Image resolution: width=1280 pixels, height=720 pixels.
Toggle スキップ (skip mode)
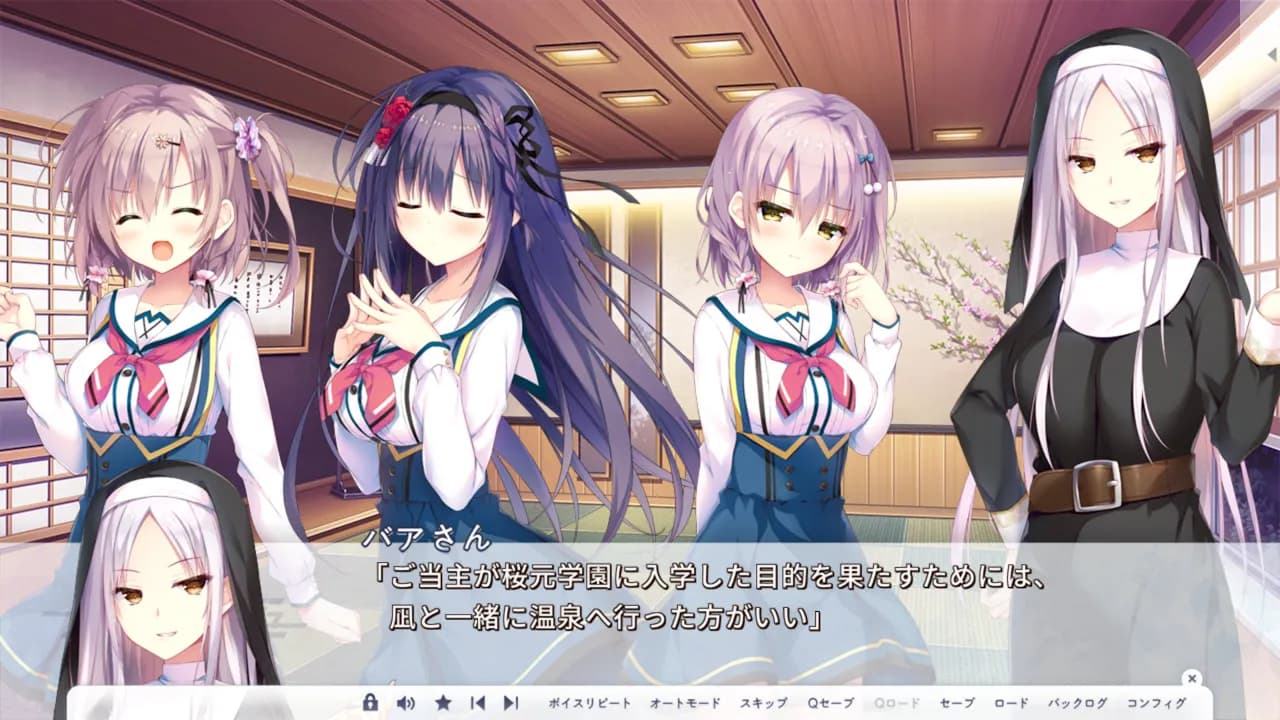tap(764, 704)
